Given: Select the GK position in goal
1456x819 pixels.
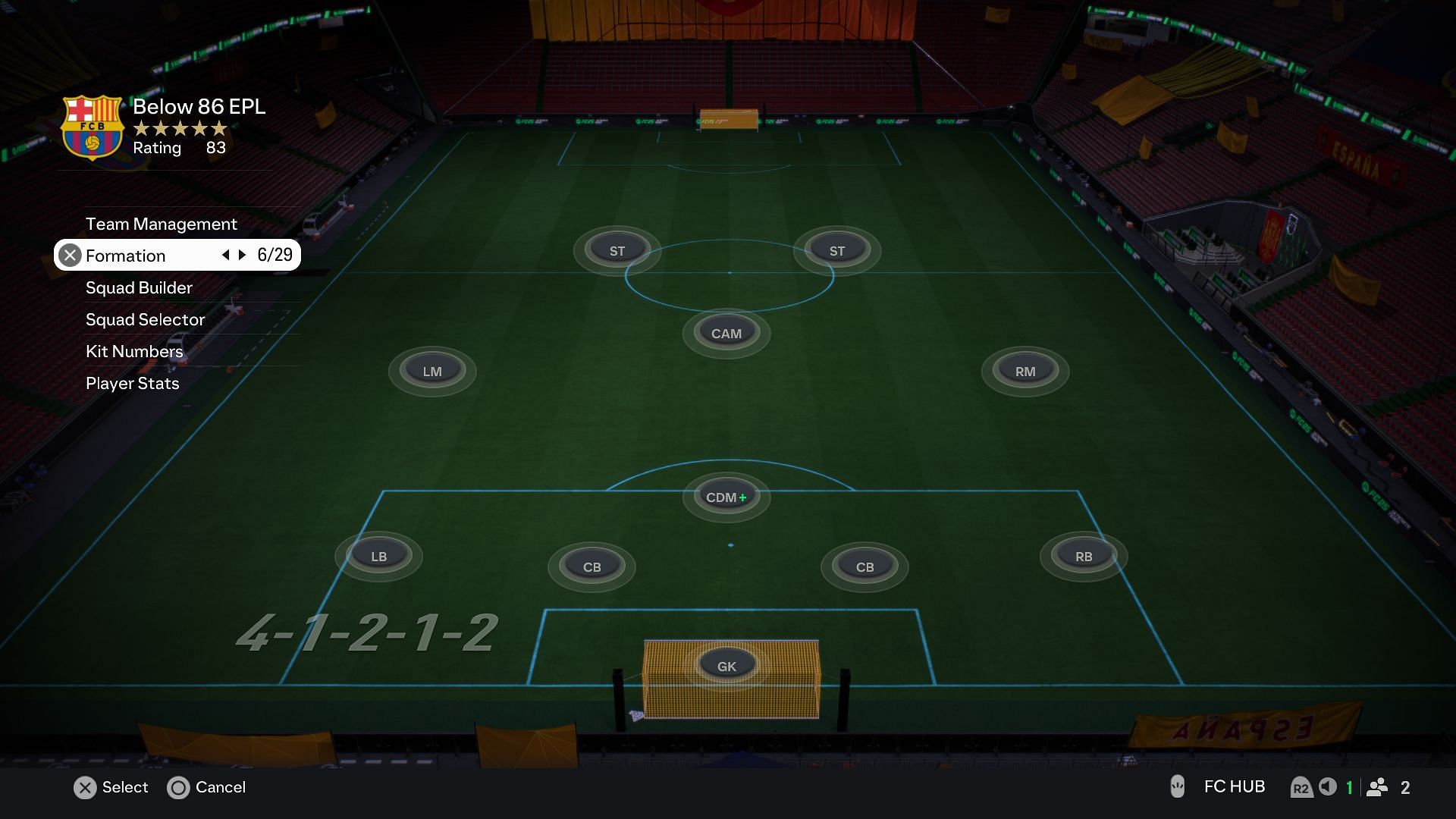Looking at the screenshot, I should click(x=726, y=666).
